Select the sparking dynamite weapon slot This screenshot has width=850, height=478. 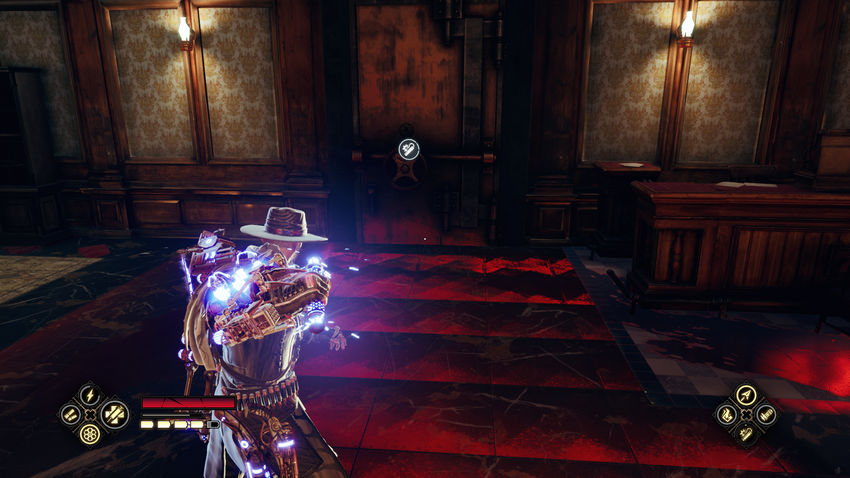coord(746,435)
